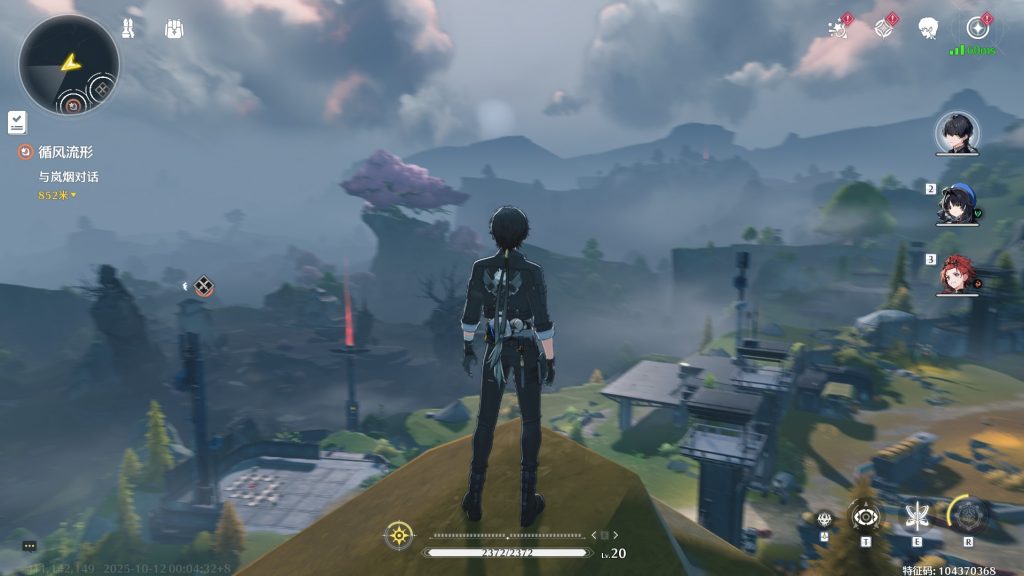
Task: Click the quest marker icon on minimap edge
Action: tap(72, 102)
